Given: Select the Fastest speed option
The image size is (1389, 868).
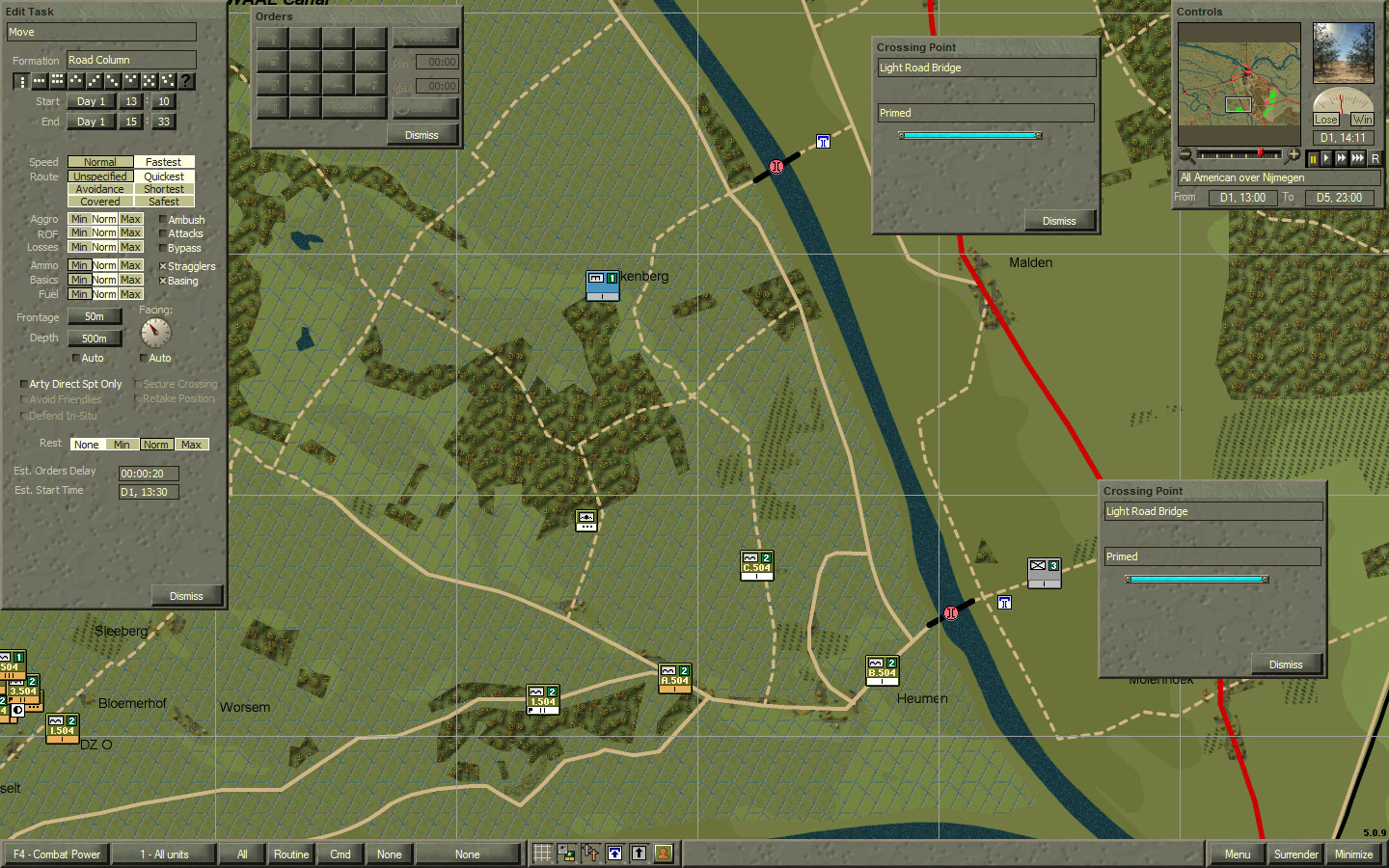Looking at the screenshot, I should pos(164,161).
